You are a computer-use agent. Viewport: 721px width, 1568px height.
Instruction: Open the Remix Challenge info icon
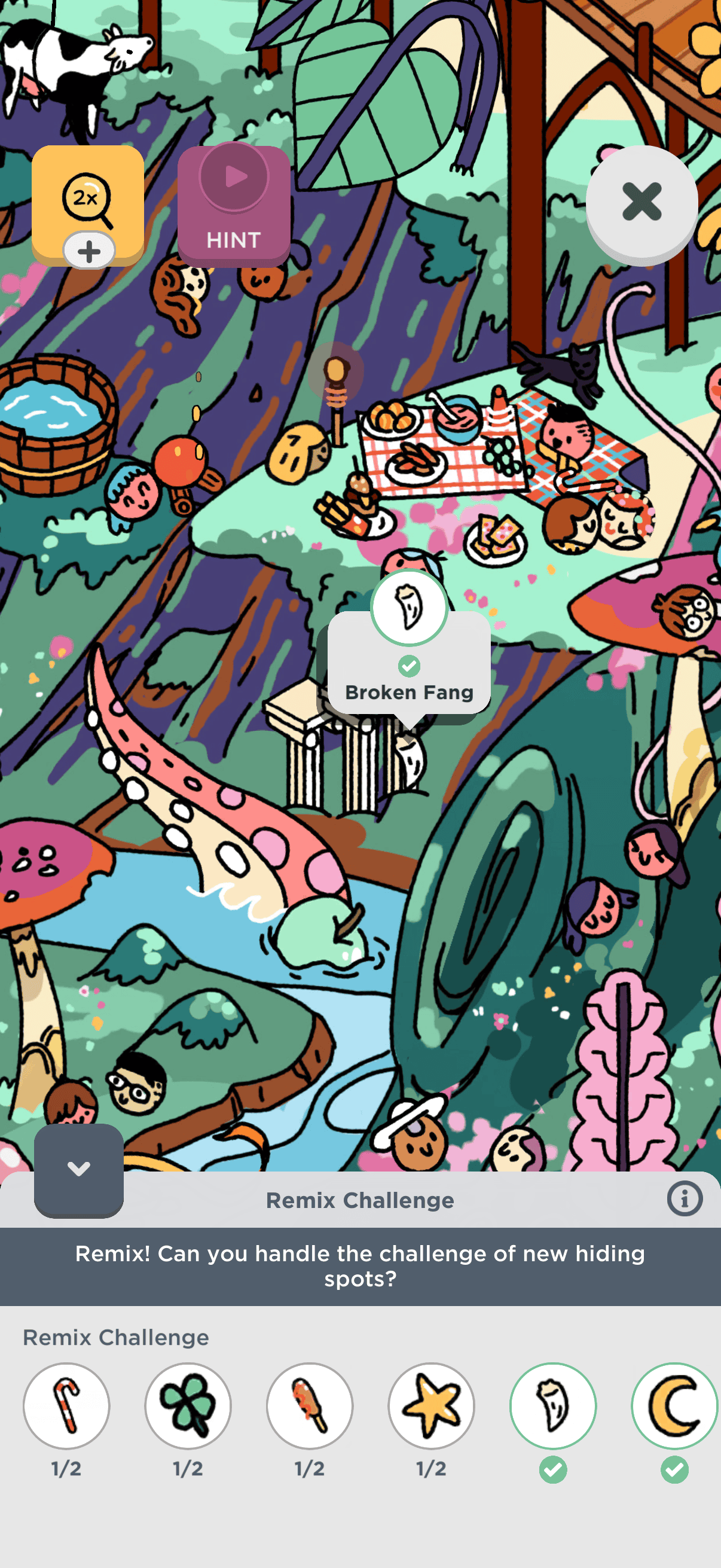[684, 1199]
